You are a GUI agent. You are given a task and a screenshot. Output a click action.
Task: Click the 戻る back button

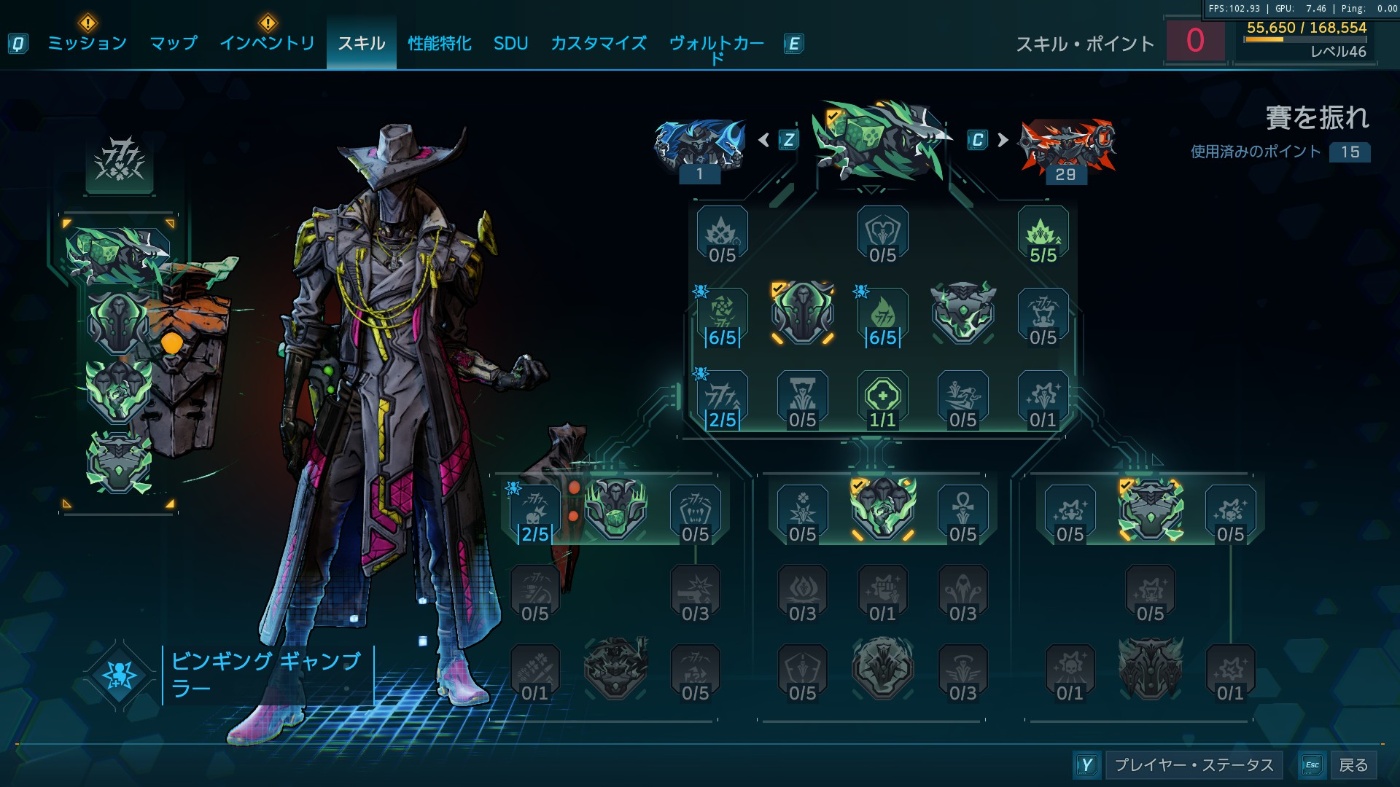coord(1352,765)
